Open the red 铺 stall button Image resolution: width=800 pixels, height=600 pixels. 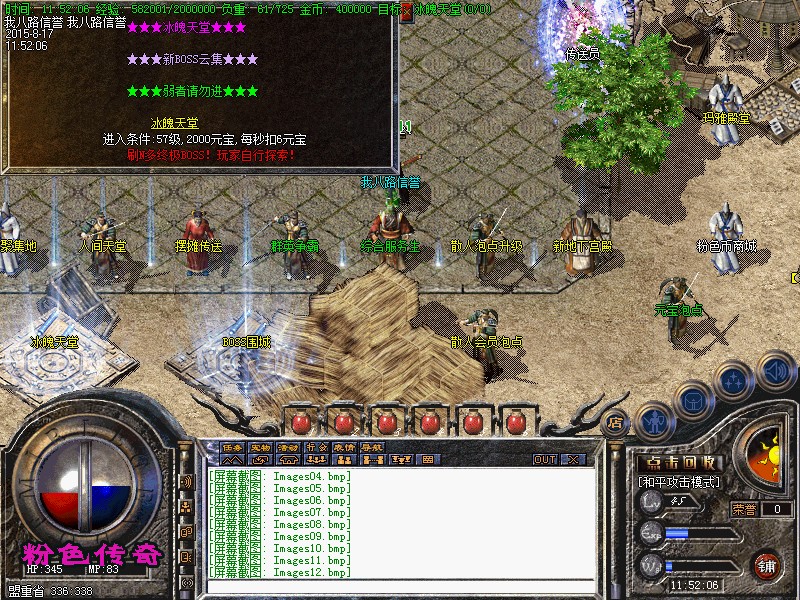point(768,565)
